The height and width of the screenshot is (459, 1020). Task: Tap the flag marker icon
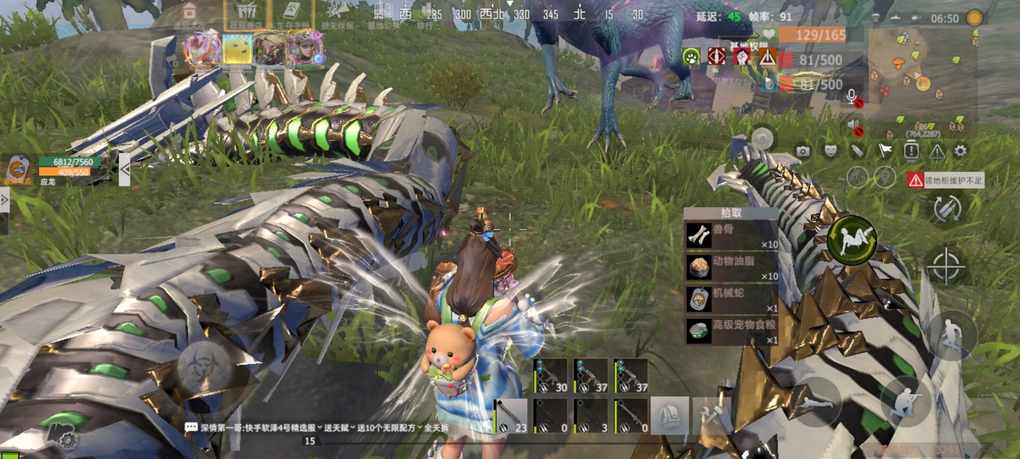pos(884,151)
